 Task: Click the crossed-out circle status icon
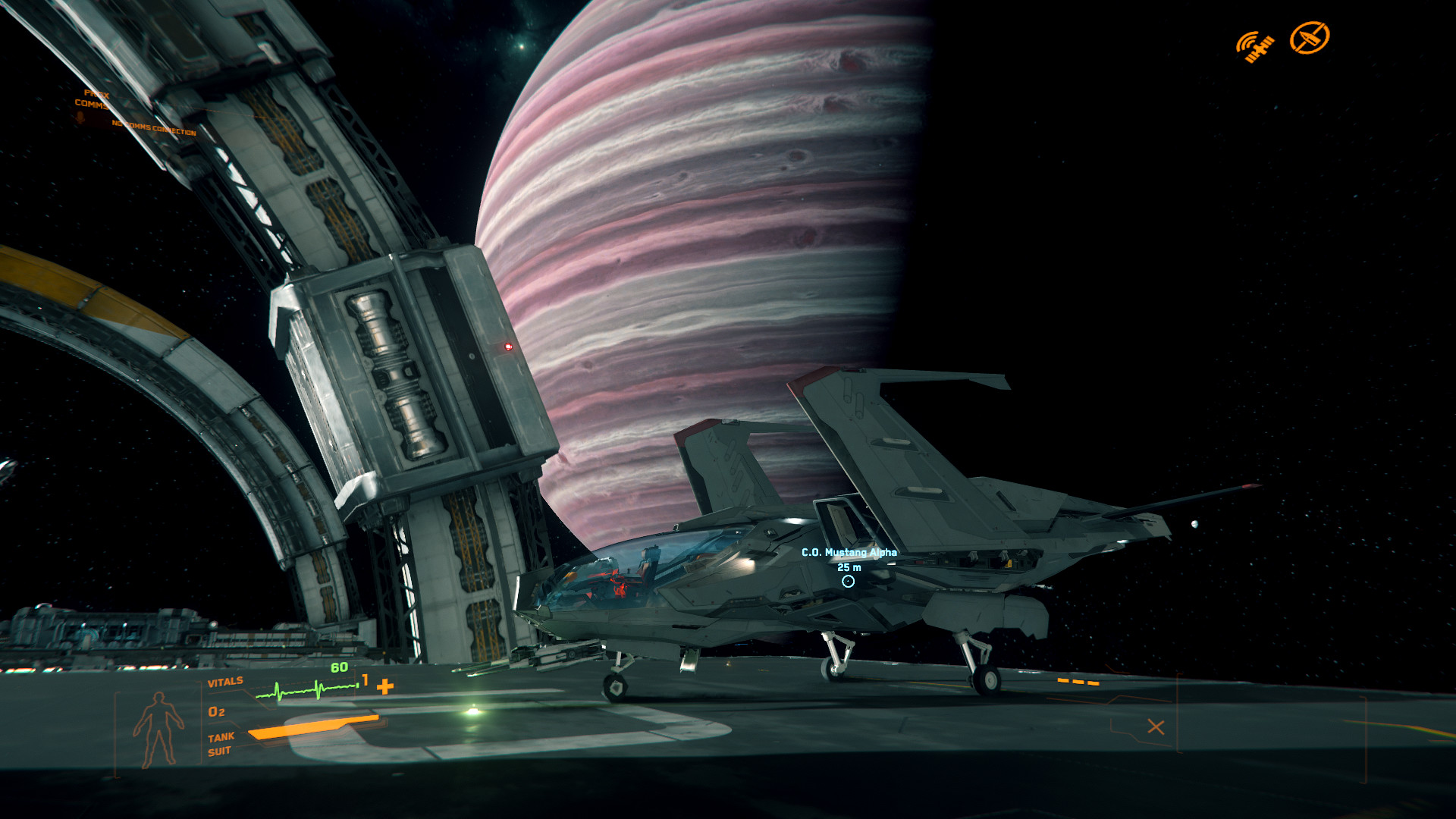coord(1310,38)
